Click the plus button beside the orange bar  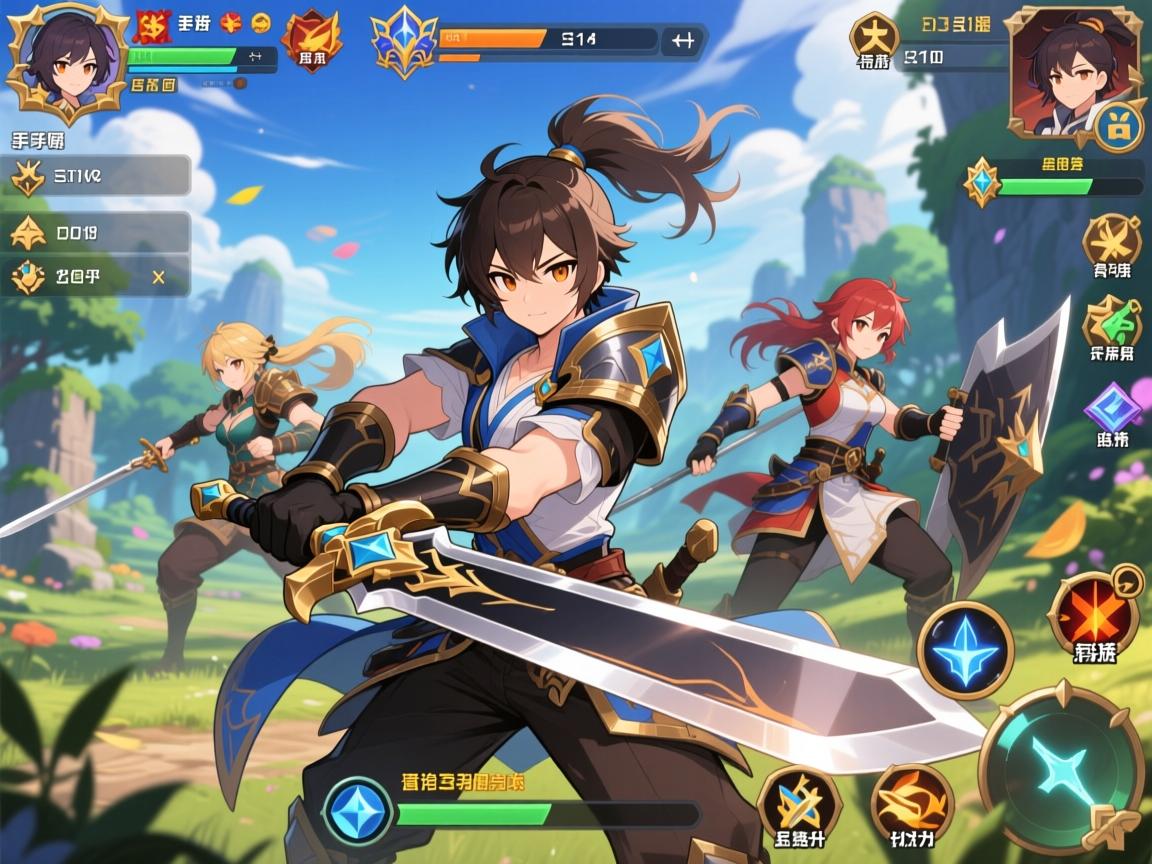pyautogui.click(x=683, y=41)
